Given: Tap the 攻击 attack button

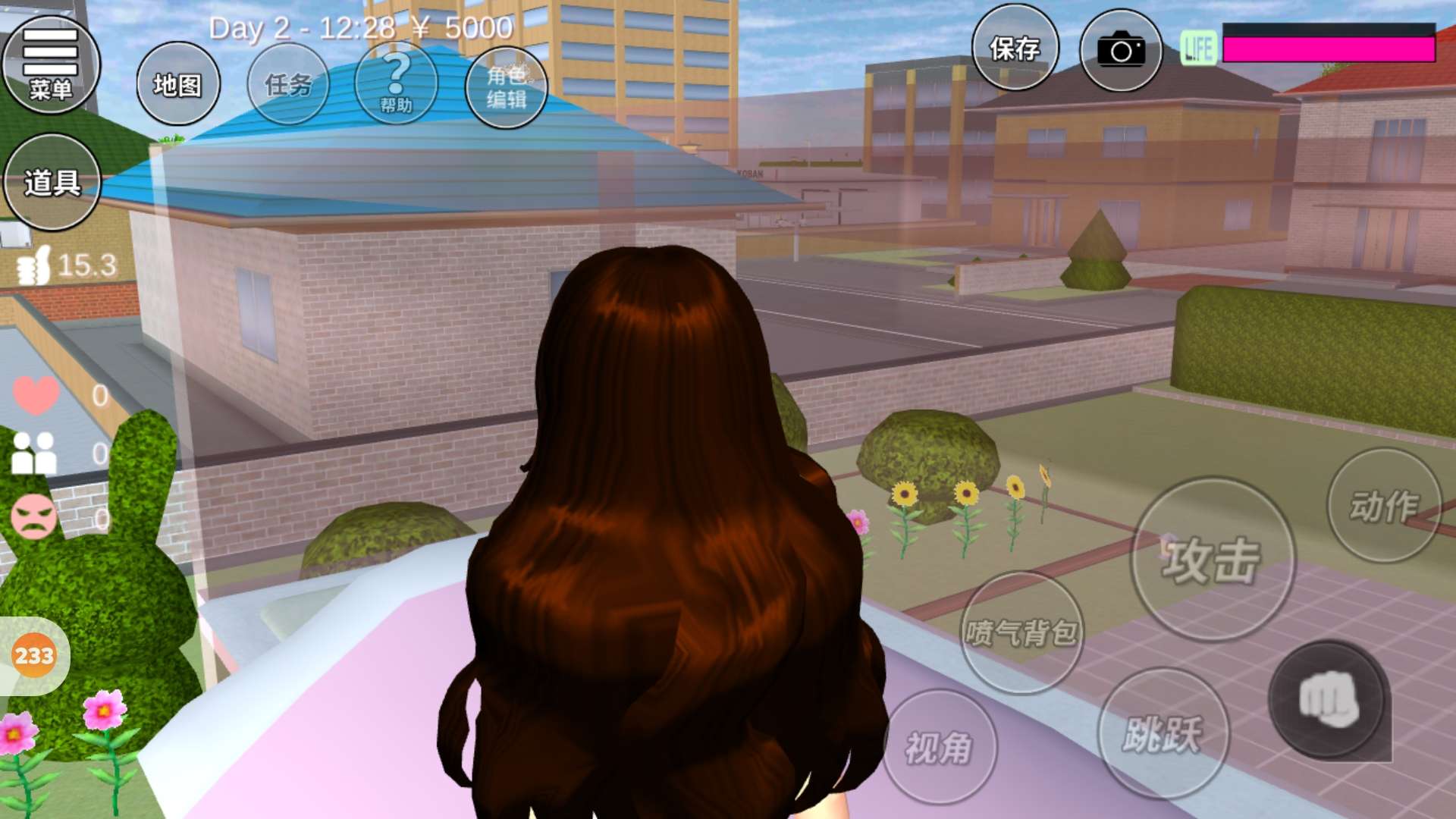Looking at the screenshot, I should pos(1213,560).
